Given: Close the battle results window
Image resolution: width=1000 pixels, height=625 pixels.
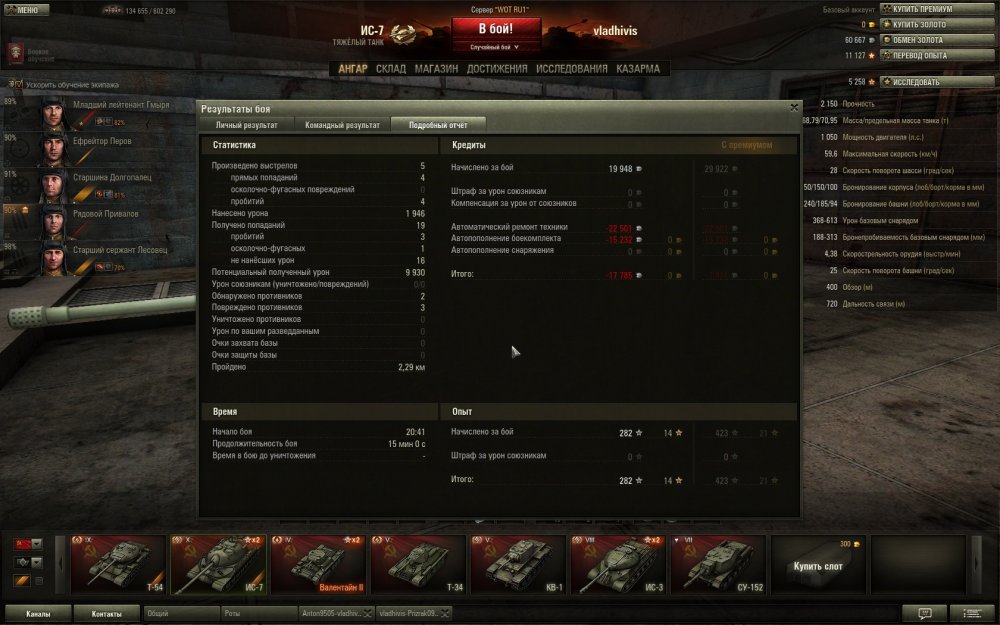Looking at the screenshot, I should click(x=794, y=106).
